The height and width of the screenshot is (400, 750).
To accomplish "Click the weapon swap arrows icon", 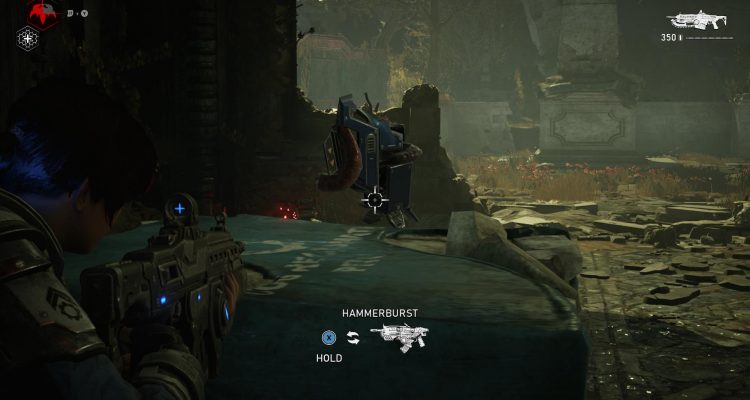I will click(353, 337).
